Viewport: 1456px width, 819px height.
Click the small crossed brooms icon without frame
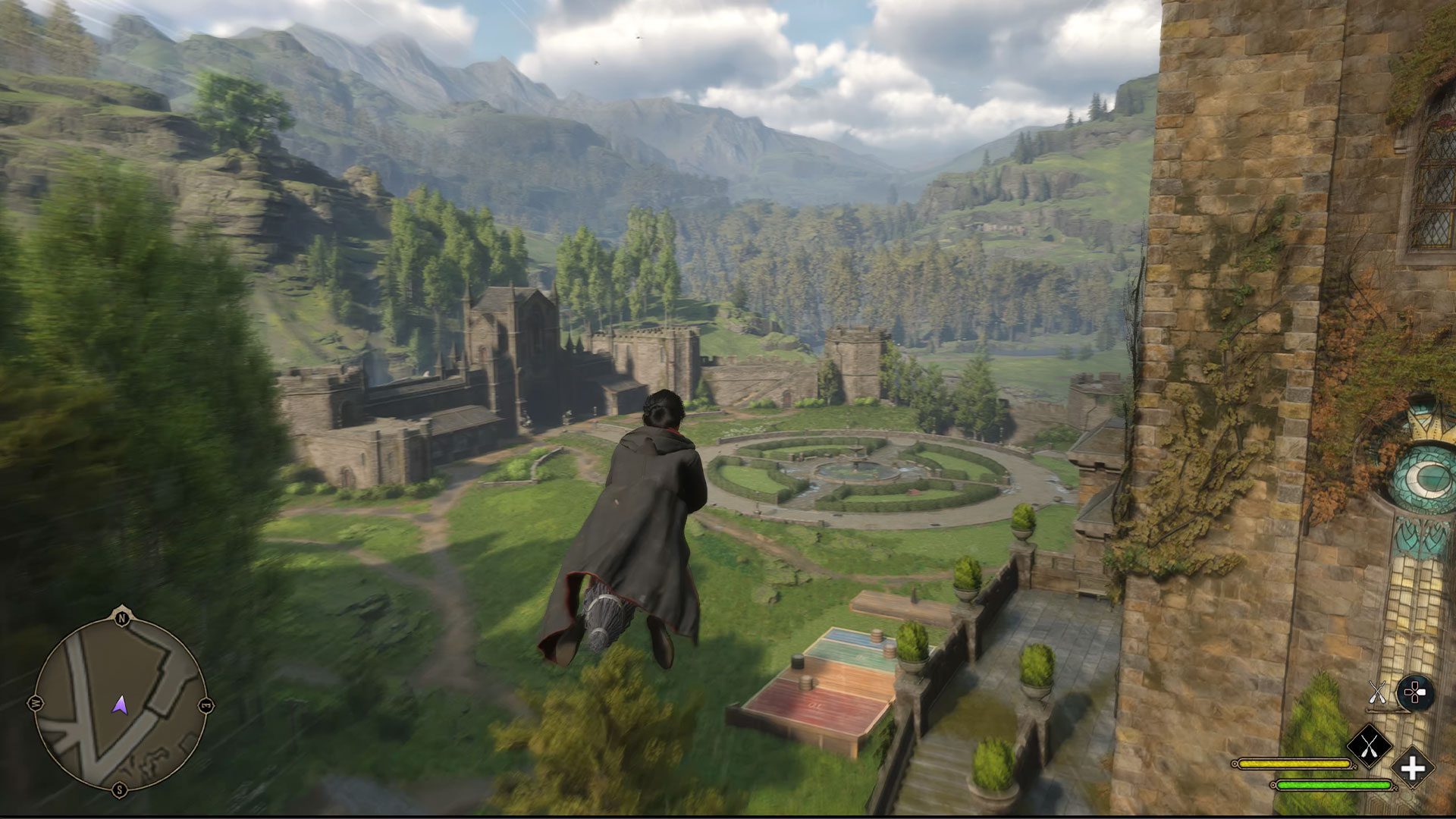point(1377,692)
